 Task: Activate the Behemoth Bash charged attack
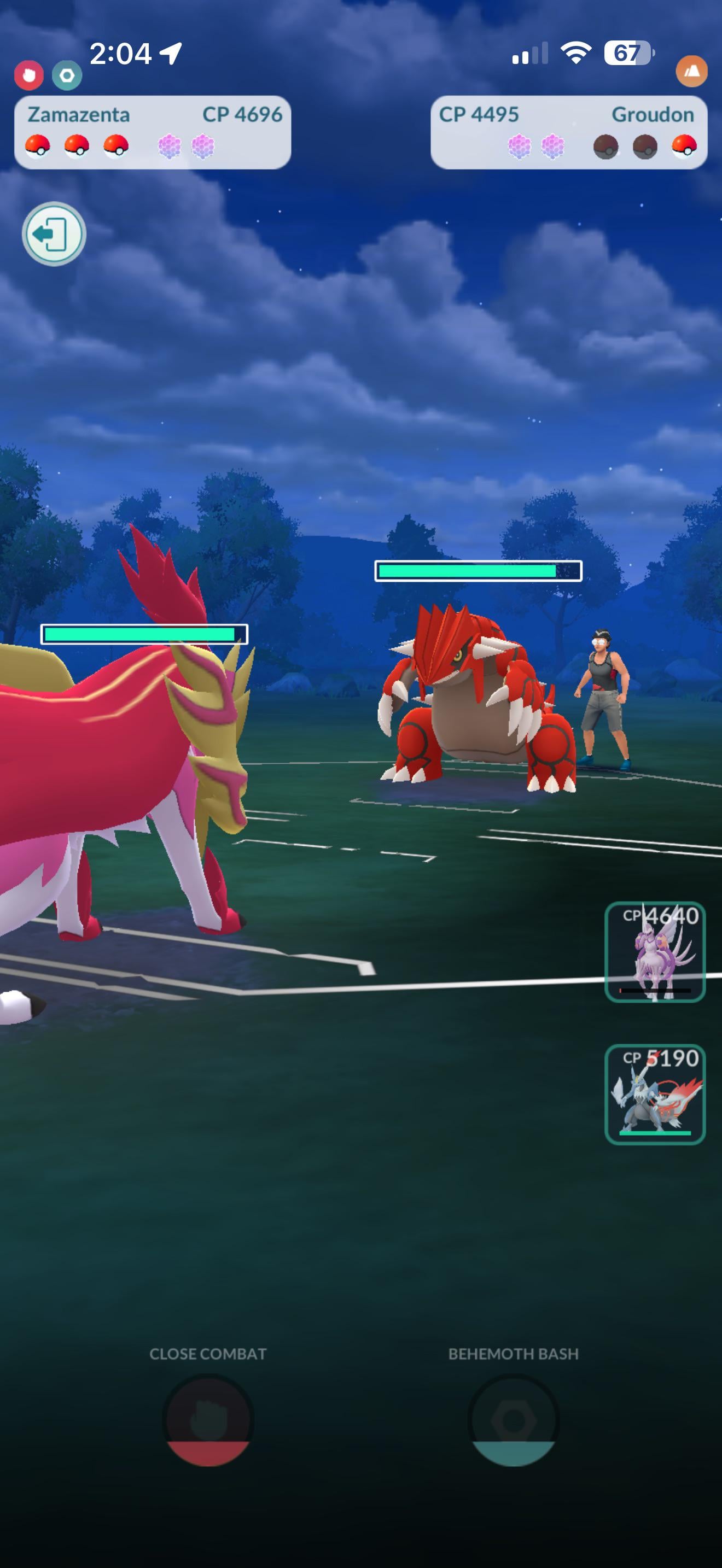click(513, 1420)
